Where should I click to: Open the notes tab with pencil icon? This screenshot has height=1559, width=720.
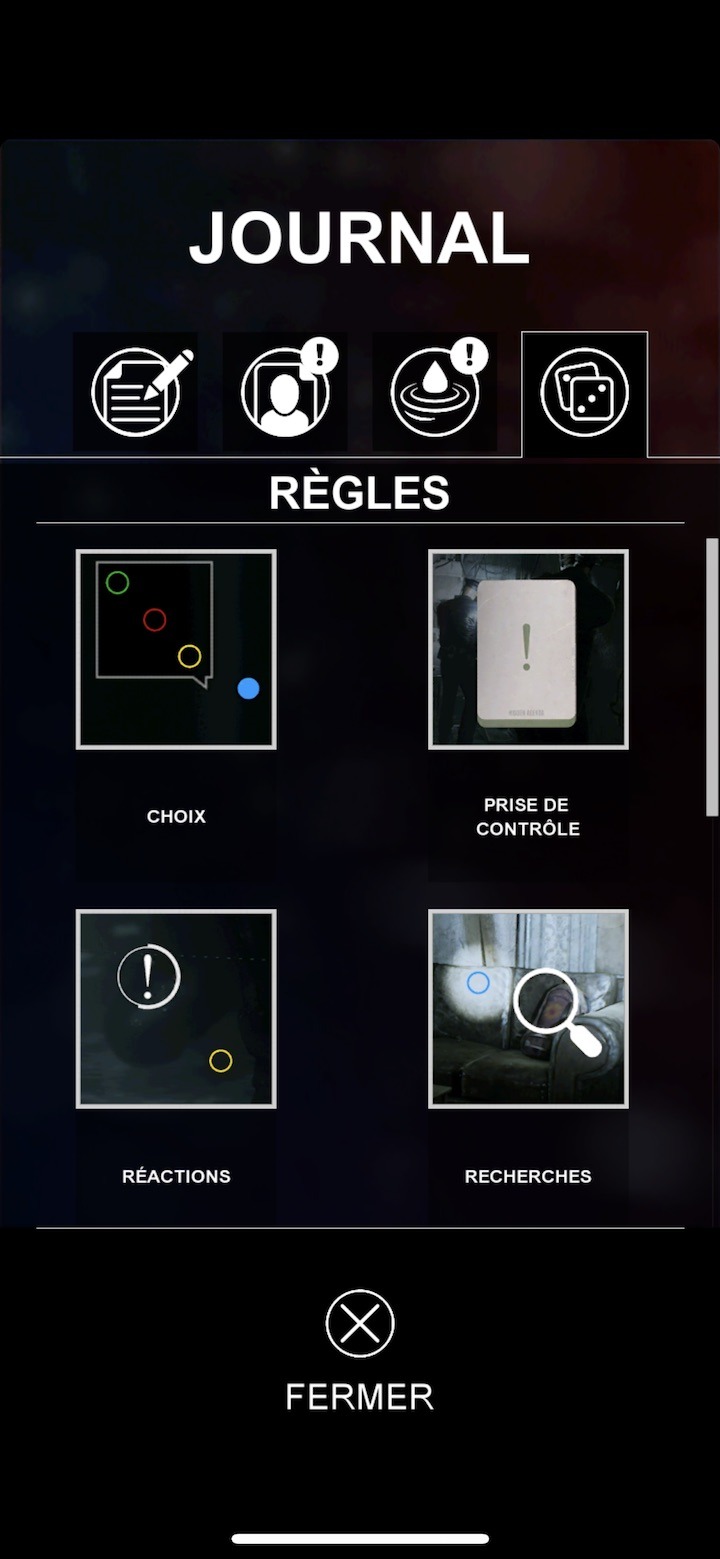coord(136,392)
